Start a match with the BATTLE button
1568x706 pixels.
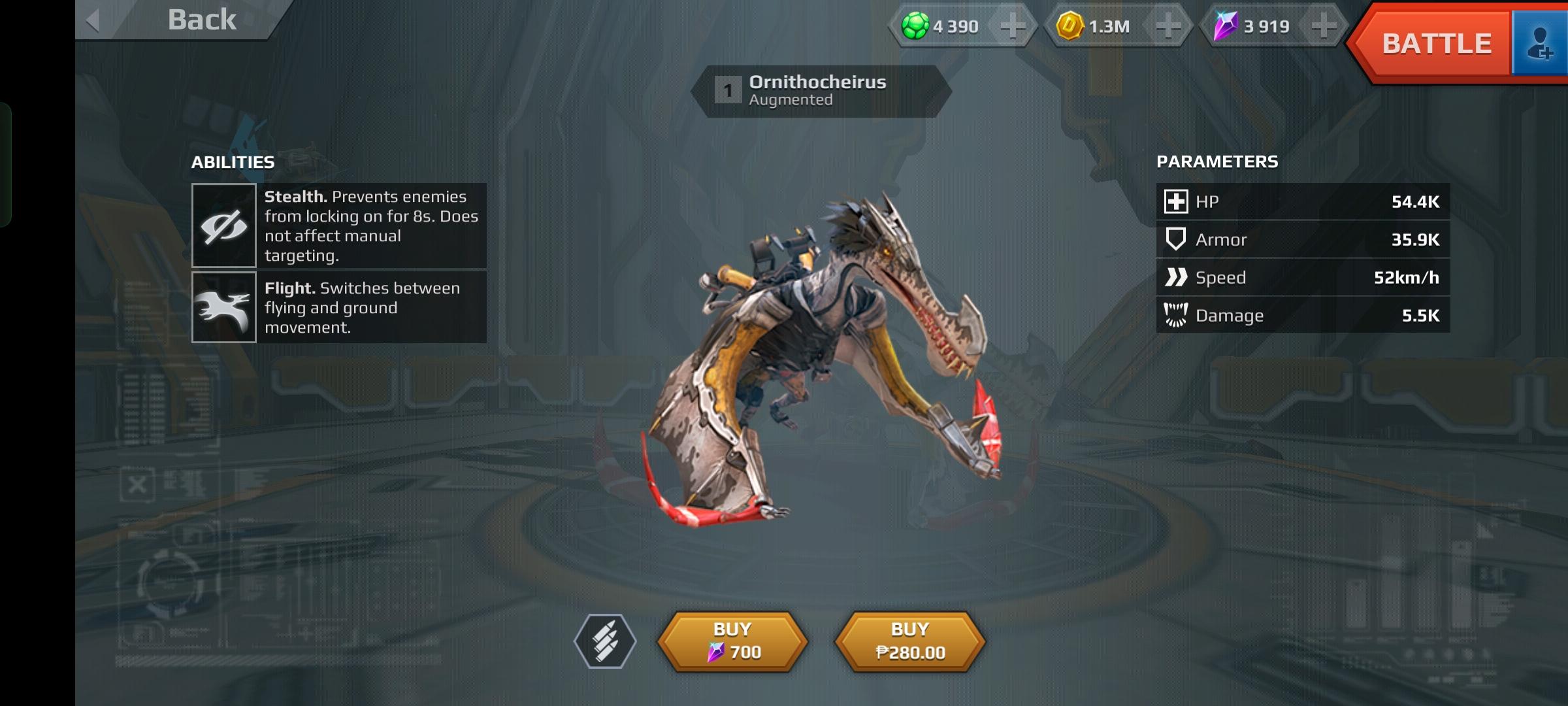1435,44
